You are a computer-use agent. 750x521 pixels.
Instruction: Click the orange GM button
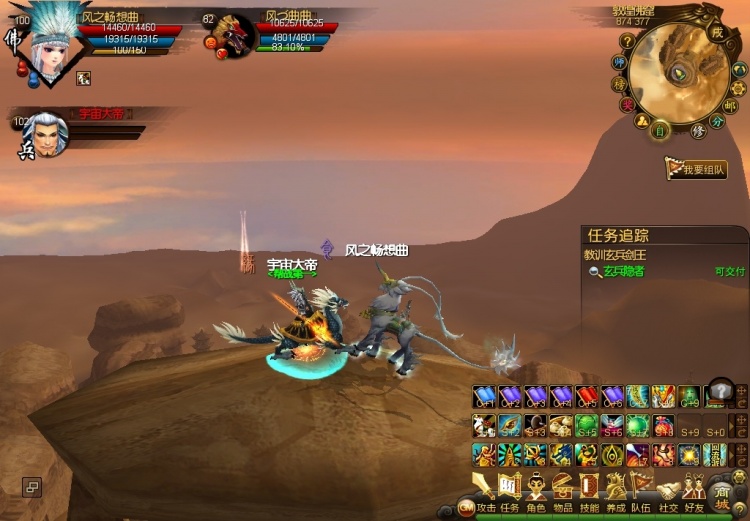465,508
